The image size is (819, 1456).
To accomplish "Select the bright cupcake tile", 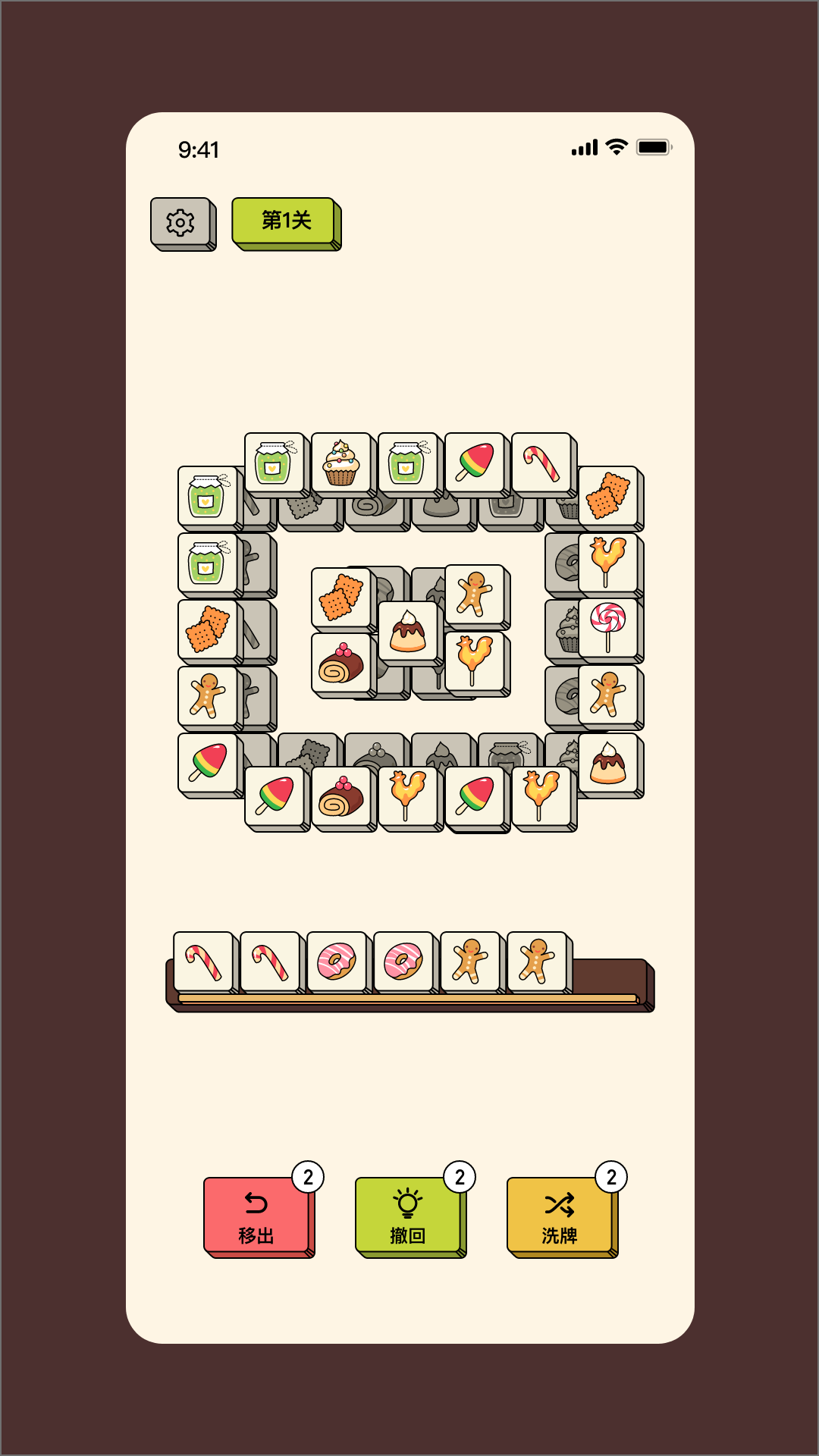I will click(340, 463).
